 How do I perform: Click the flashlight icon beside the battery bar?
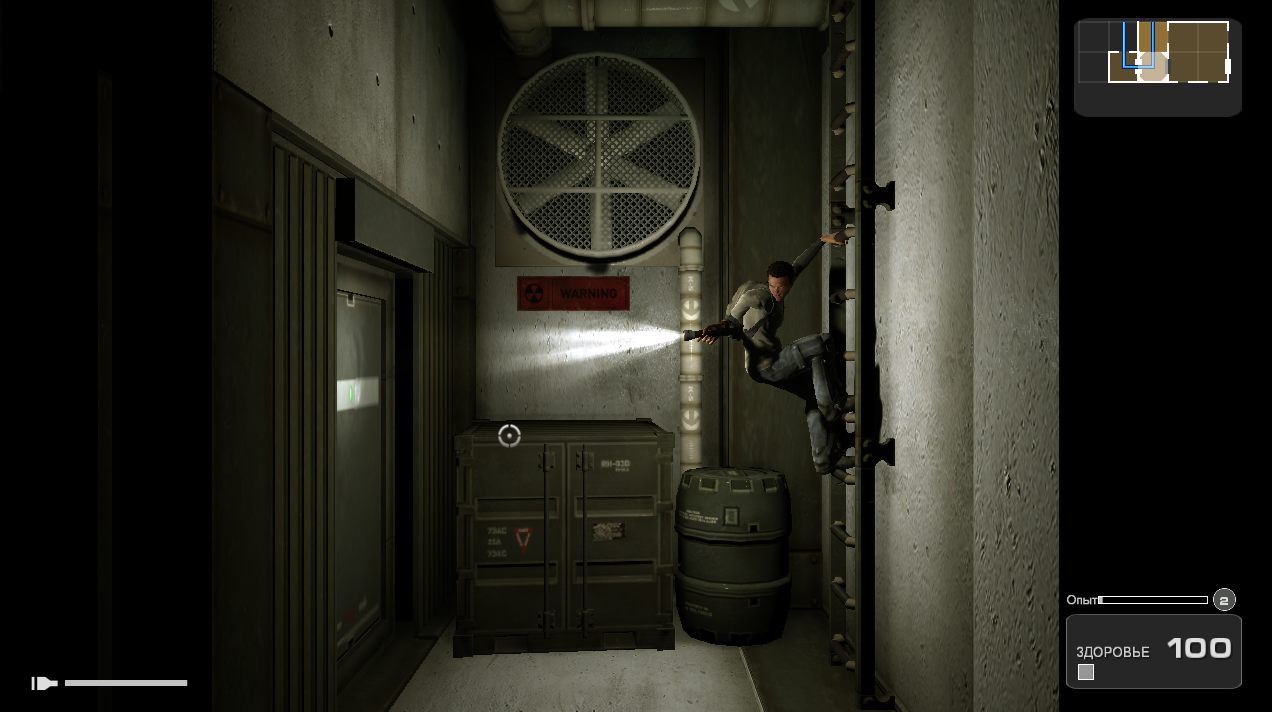[x=44, y=683]
